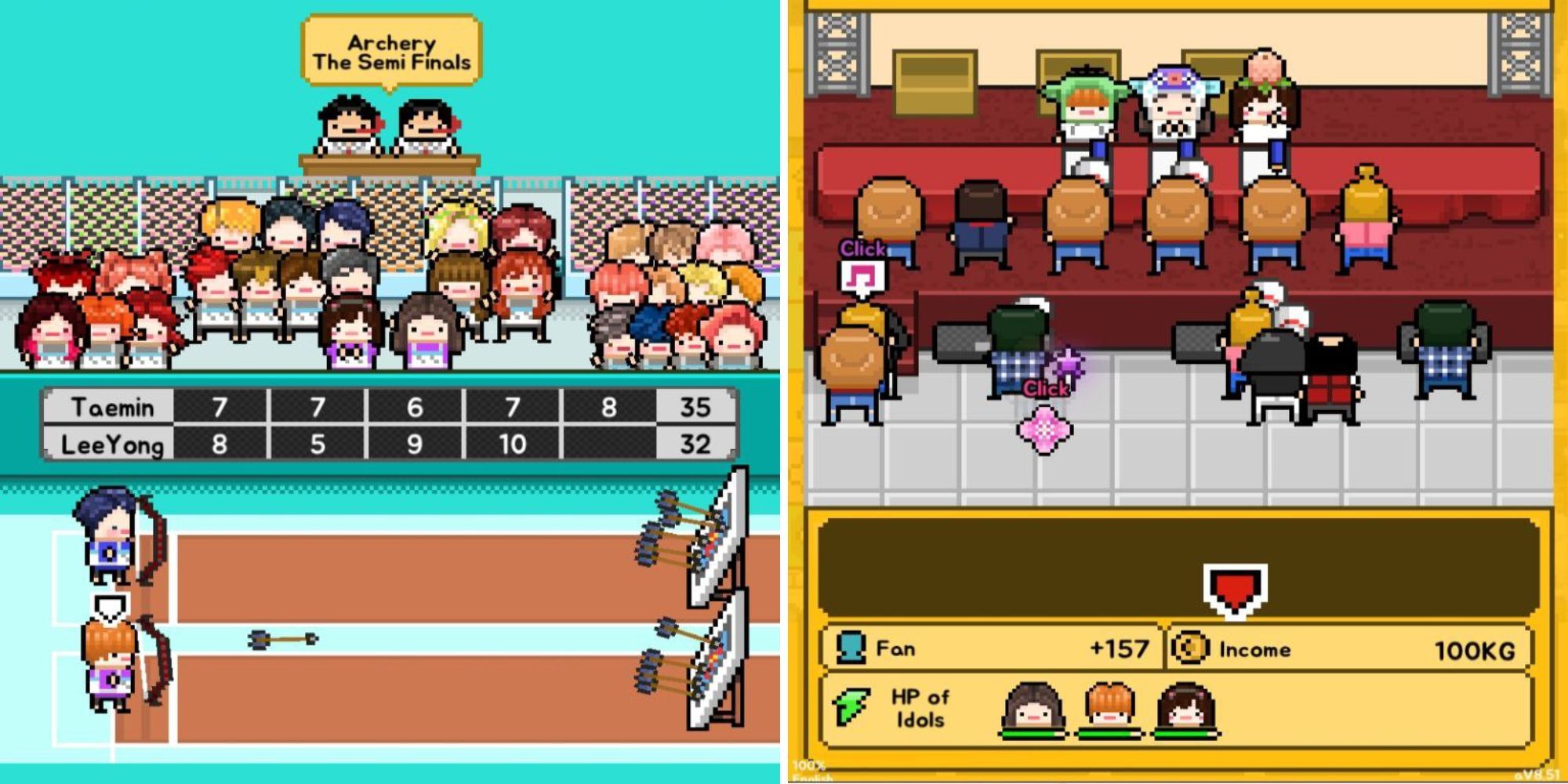
Task: Click the purple sparkle item near the cameraman
Action: point(1066,363)
